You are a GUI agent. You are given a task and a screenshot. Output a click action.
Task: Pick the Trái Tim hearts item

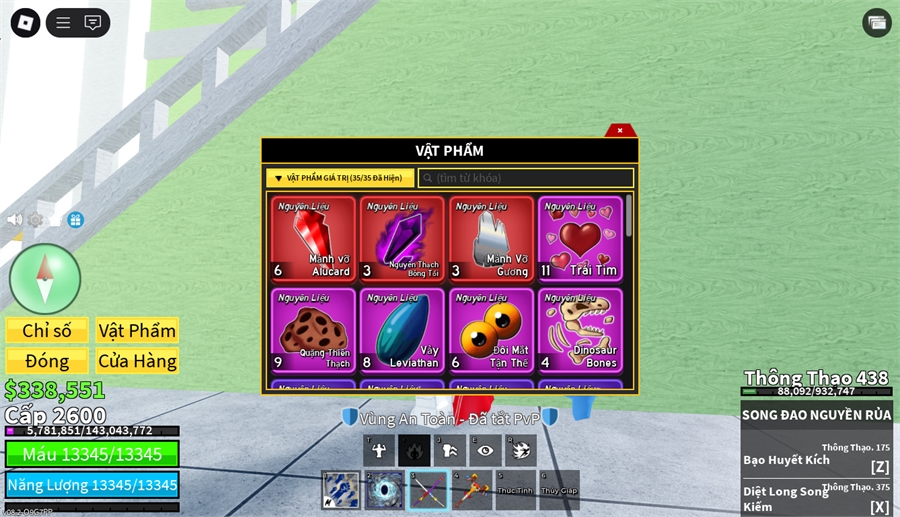579,239
